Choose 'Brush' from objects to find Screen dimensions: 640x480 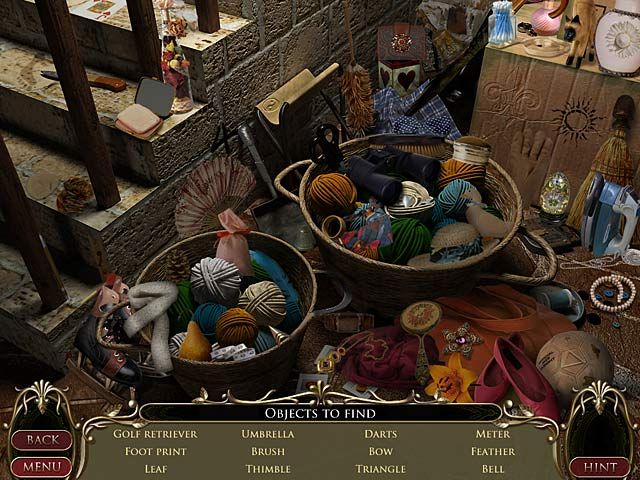[268, 451]
